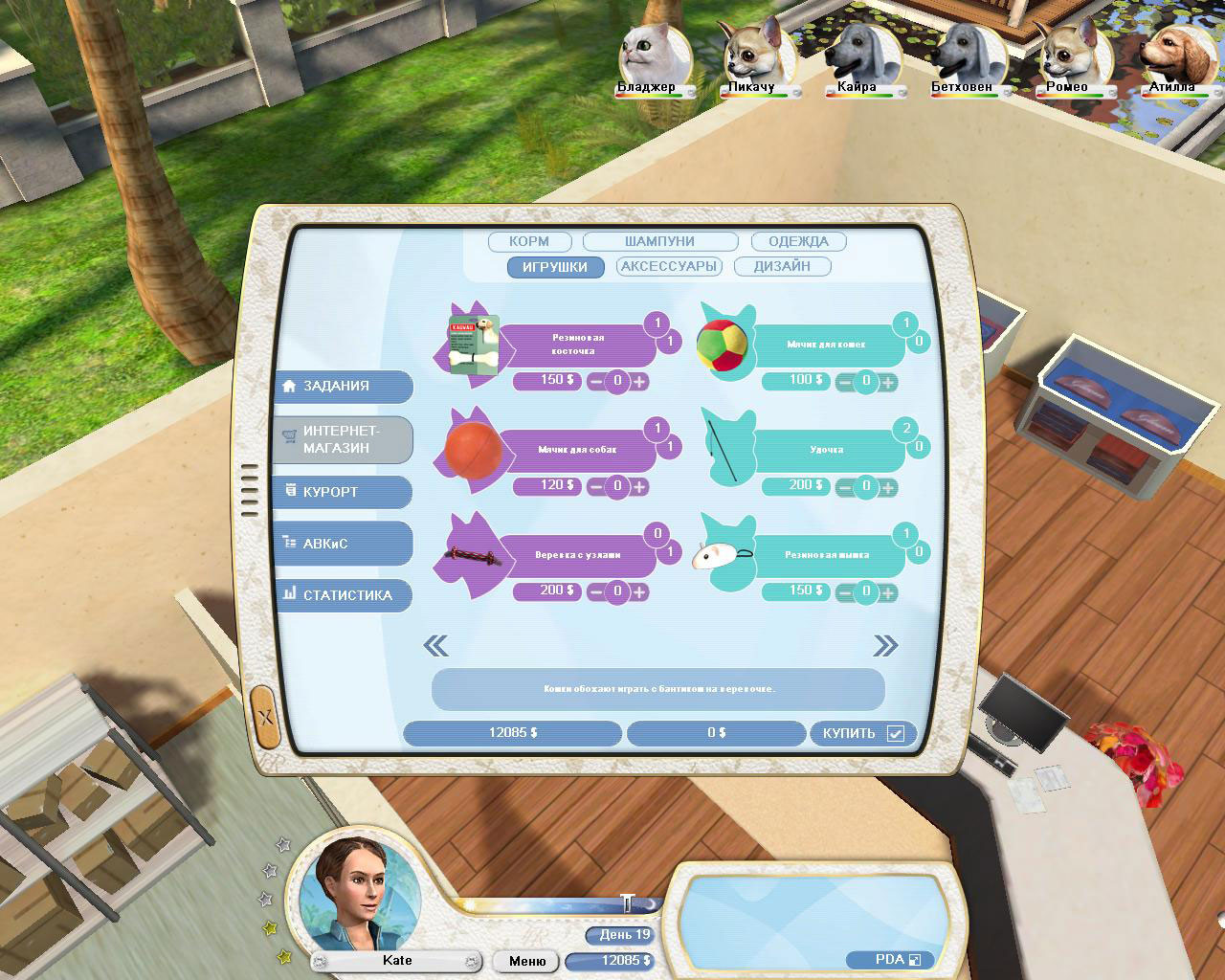This screenshot has width=1225, height=980.
Task: Open the PDA with its expand arrow
Action: pyautogui.click(x=915, y=959)
